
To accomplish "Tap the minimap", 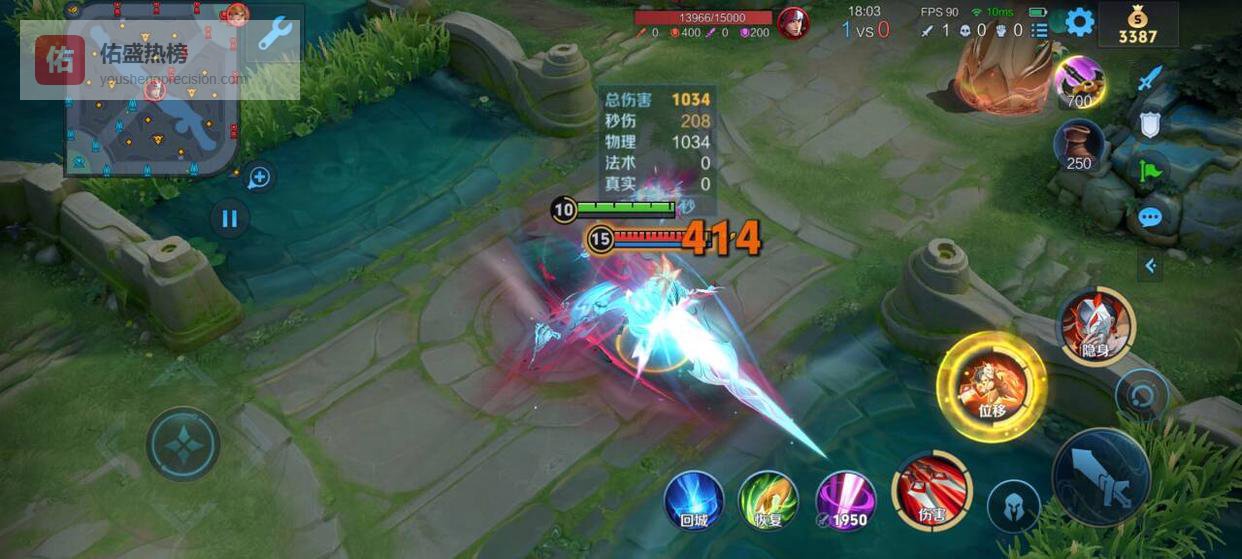I will pyautogui.click(x=152, y=90).
